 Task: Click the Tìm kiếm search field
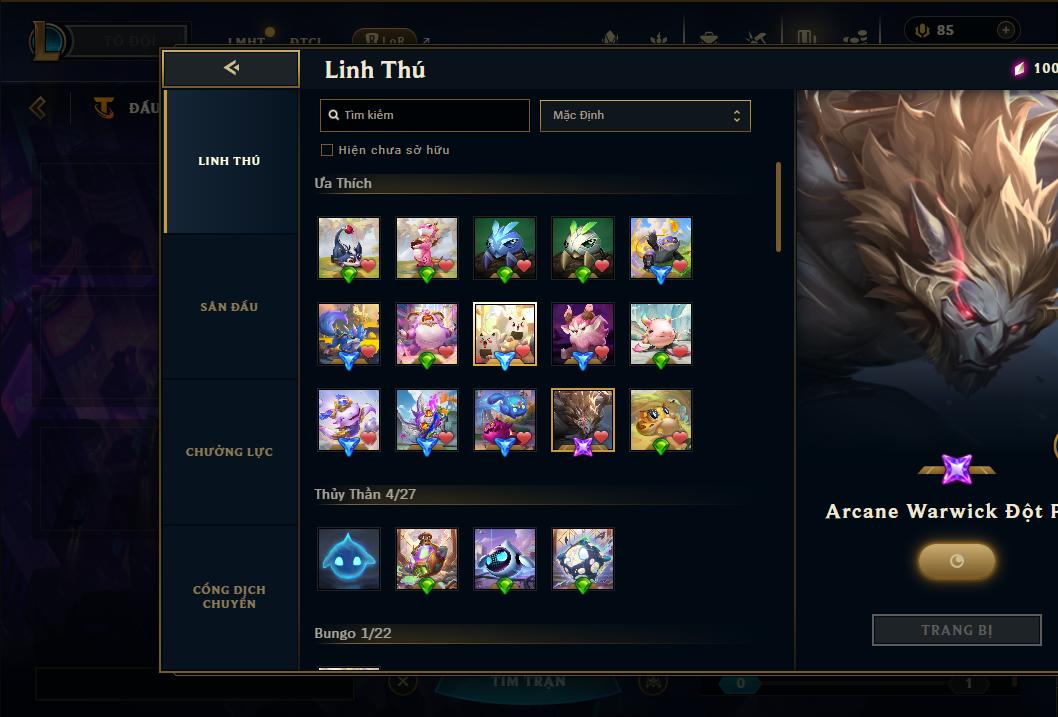(x=425, y=115)
